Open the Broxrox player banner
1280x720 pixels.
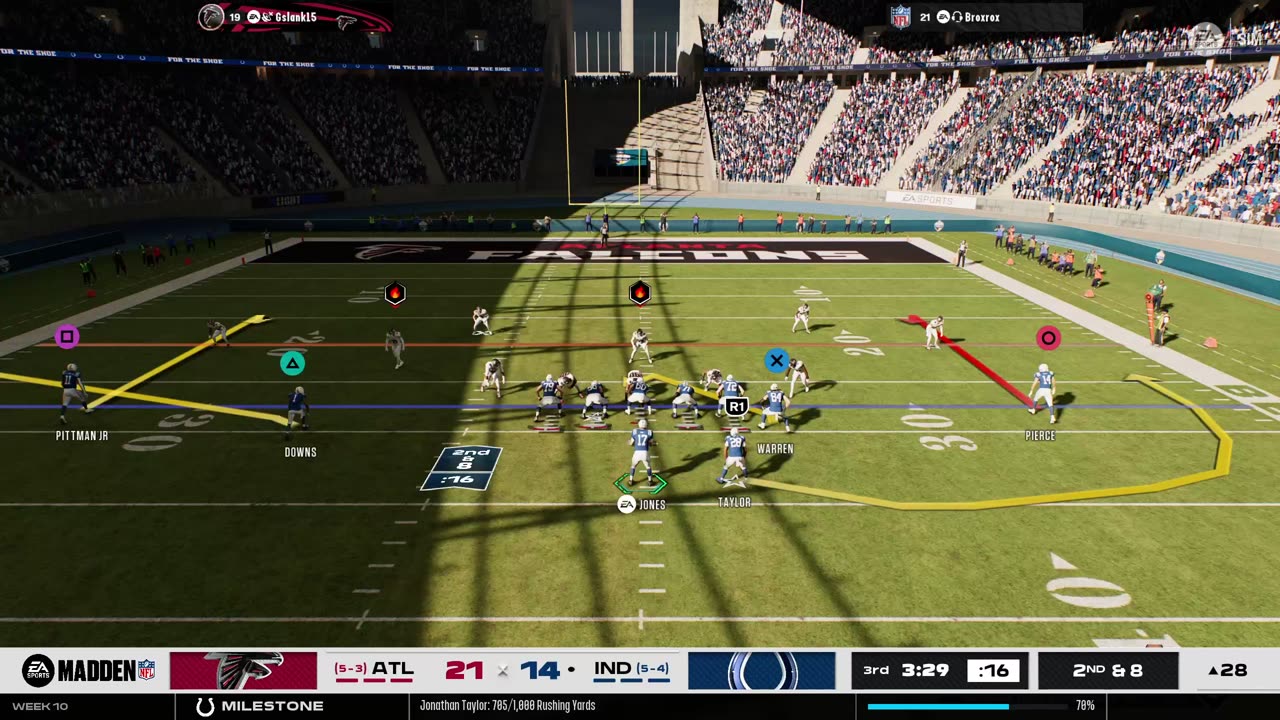point(984,17)
